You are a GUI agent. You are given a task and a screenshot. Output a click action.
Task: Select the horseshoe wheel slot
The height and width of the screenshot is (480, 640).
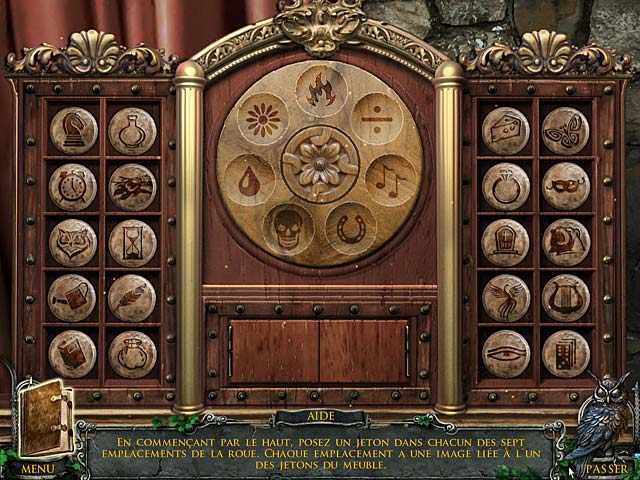351,229
